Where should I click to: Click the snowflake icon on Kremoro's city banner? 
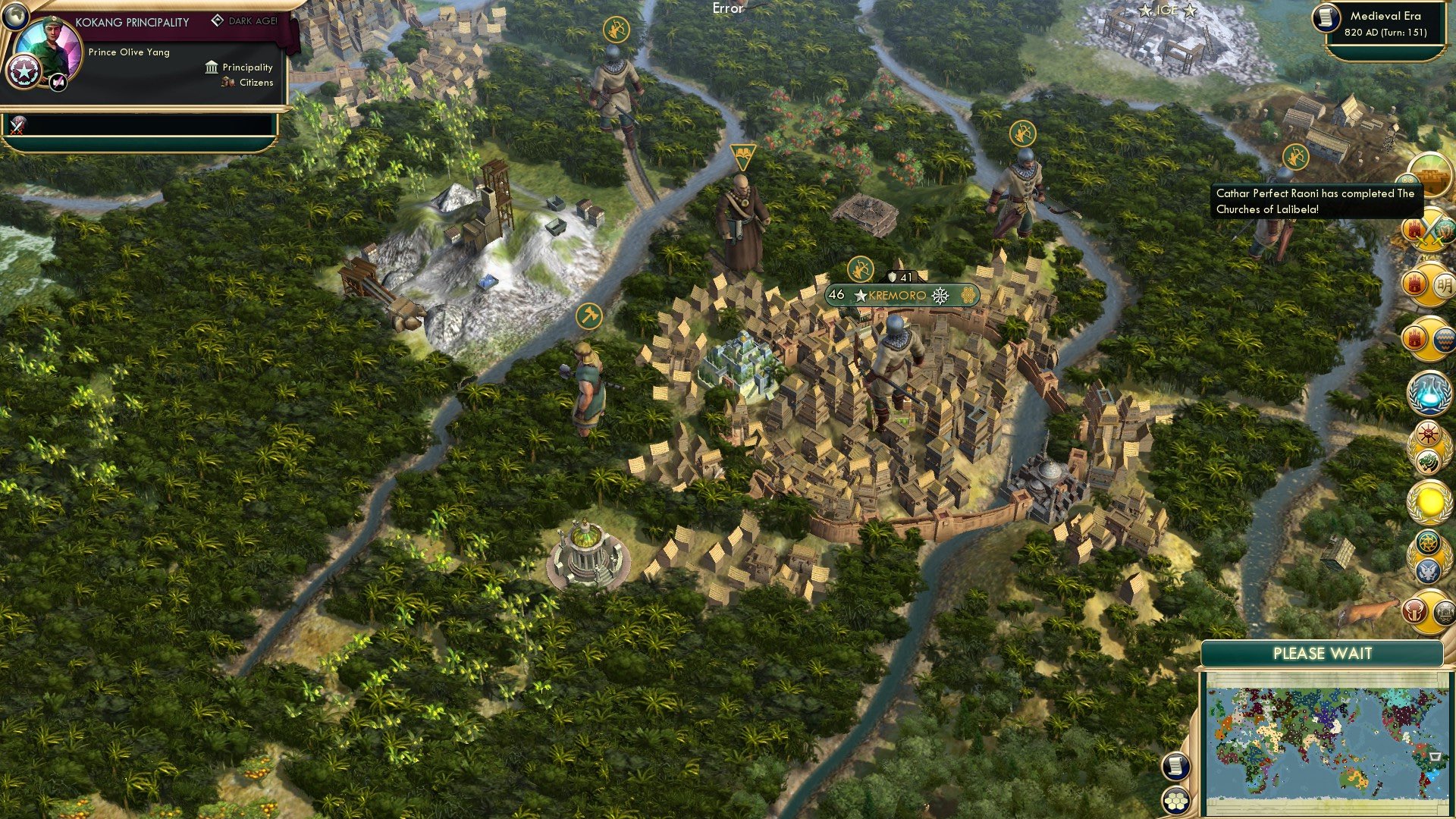tap(940, 297)
